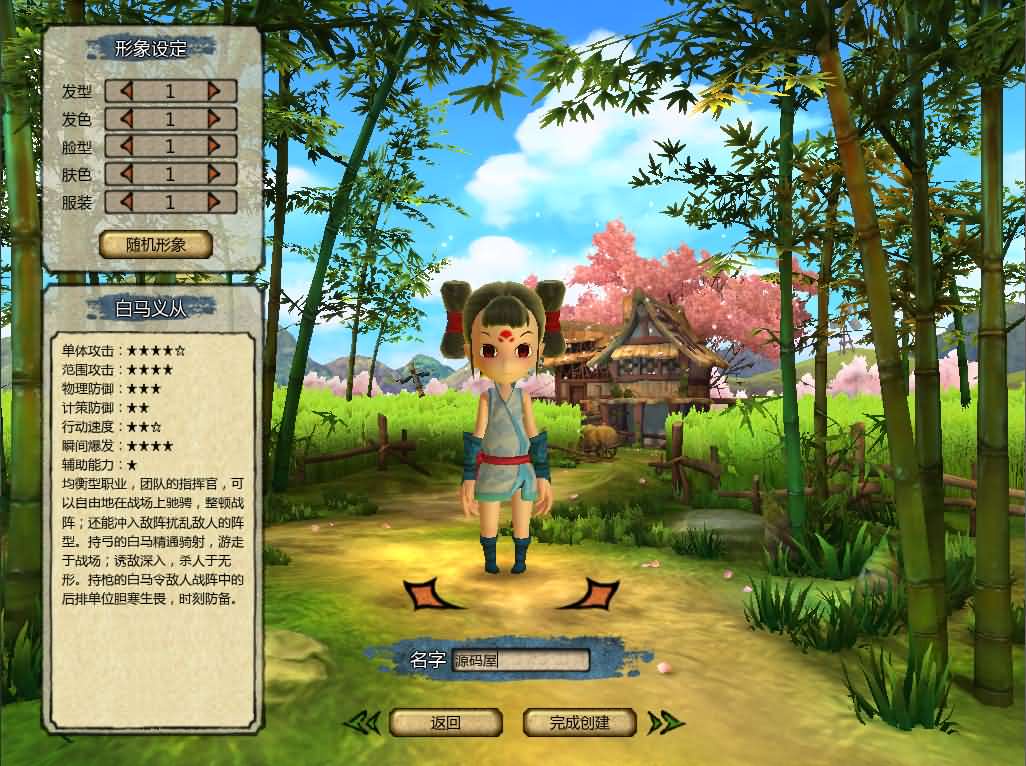
Task: Switch to the previous 肤色 skin tone
Action: [x=126, y=174]
